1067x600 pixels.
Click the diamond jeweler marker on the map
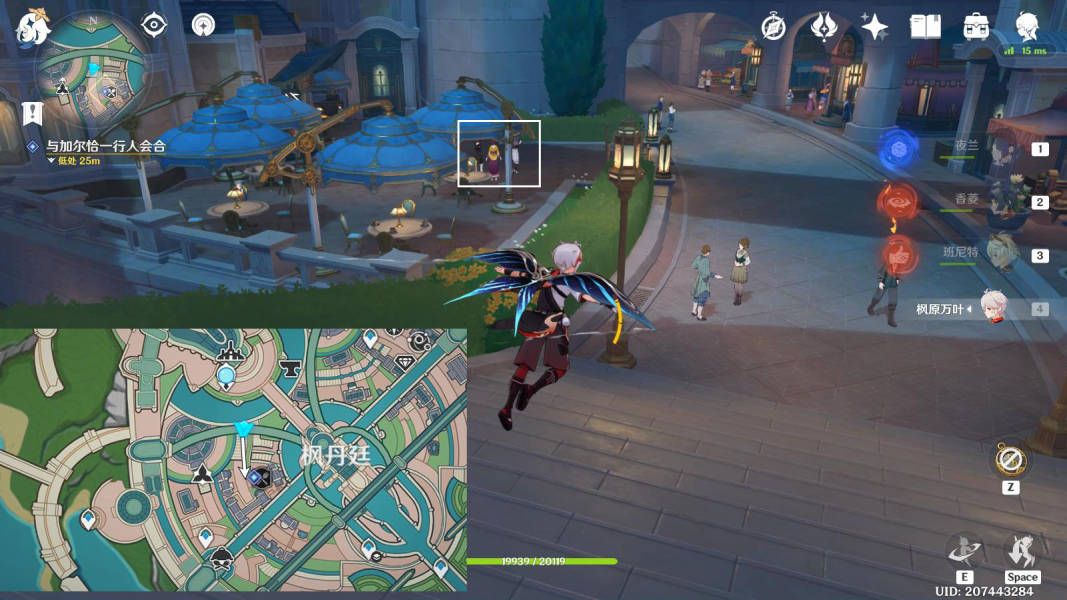[404, 363]
